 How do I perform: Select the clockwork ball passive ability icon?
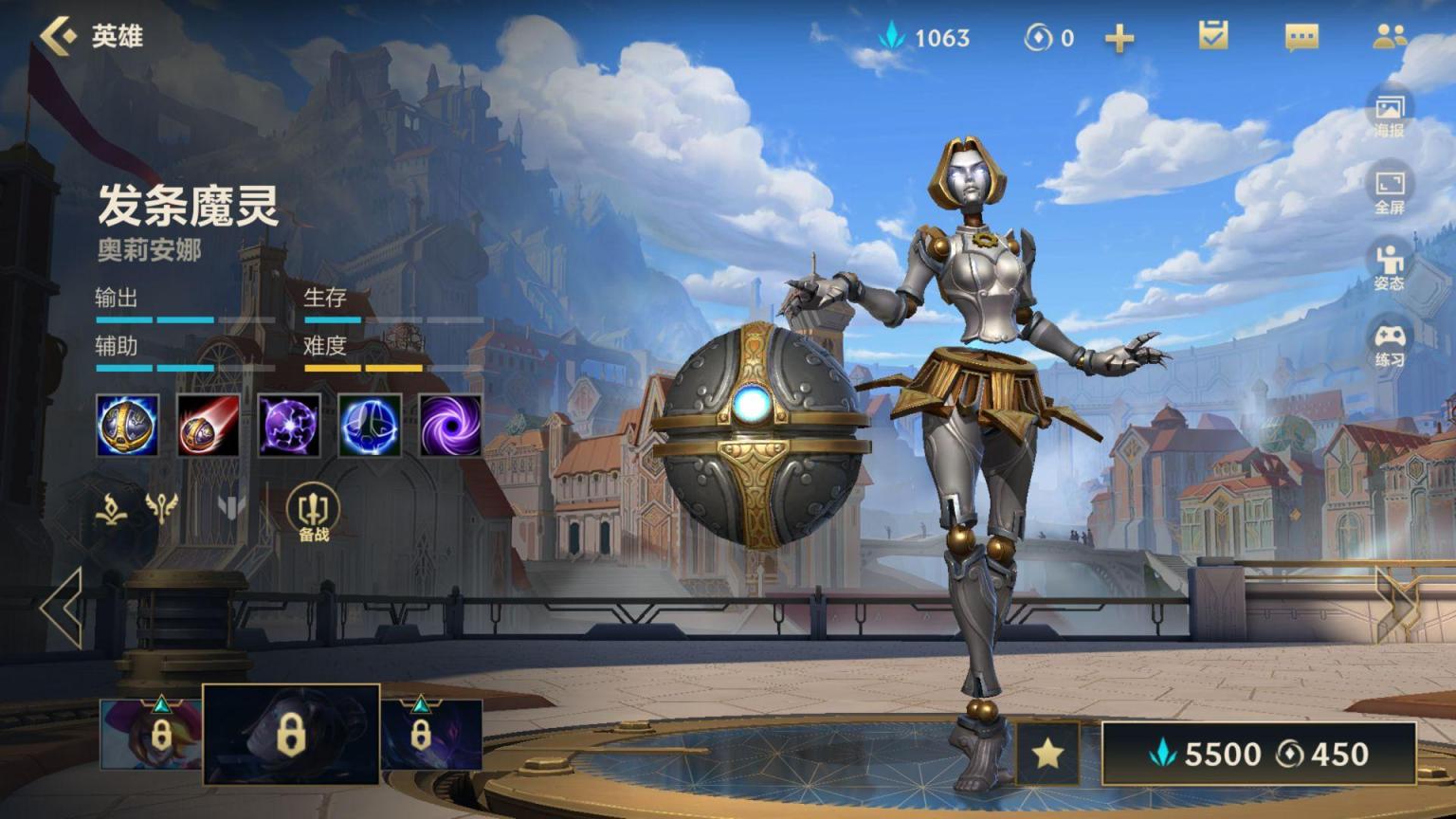tap(127, 426)
